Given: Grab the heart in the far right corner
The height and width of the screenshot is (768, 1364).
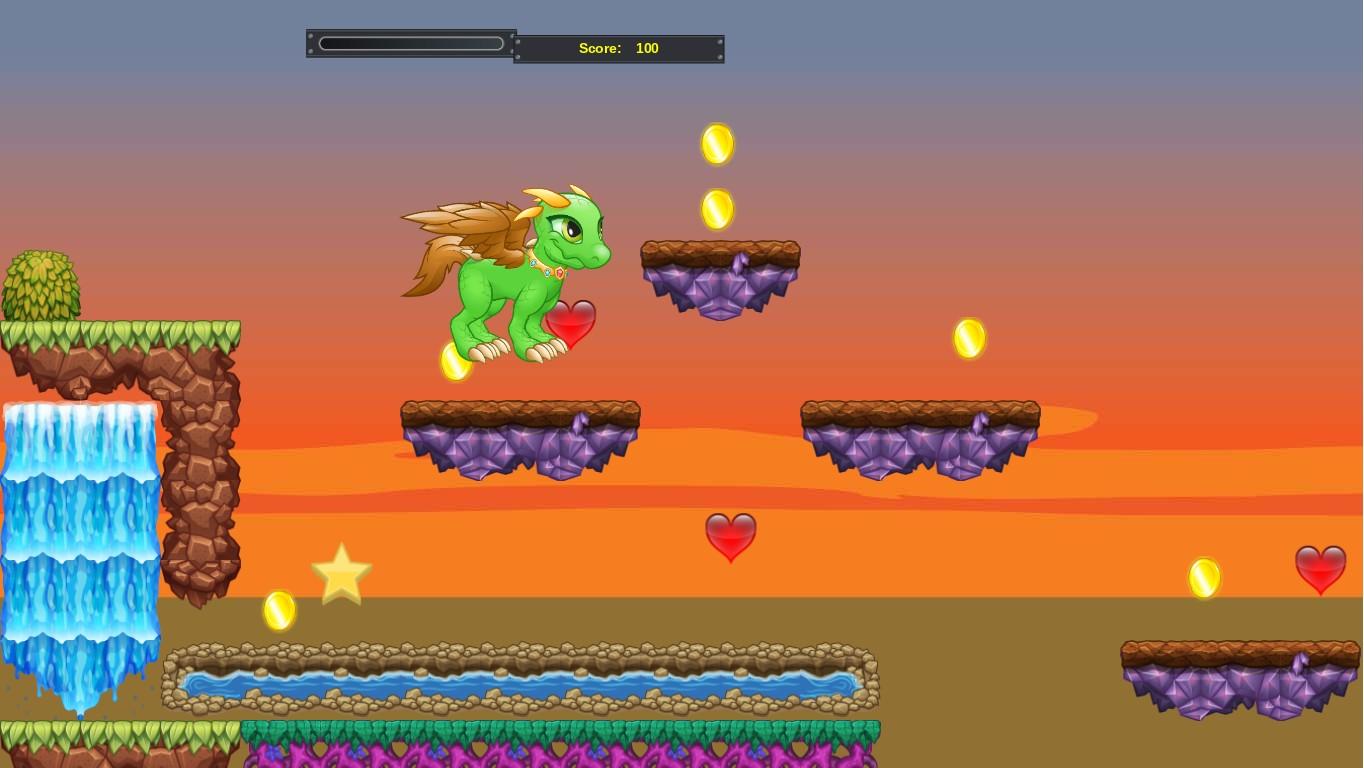Looking at the screenshot, I should pyautogui.click(x=1321, y=570).
